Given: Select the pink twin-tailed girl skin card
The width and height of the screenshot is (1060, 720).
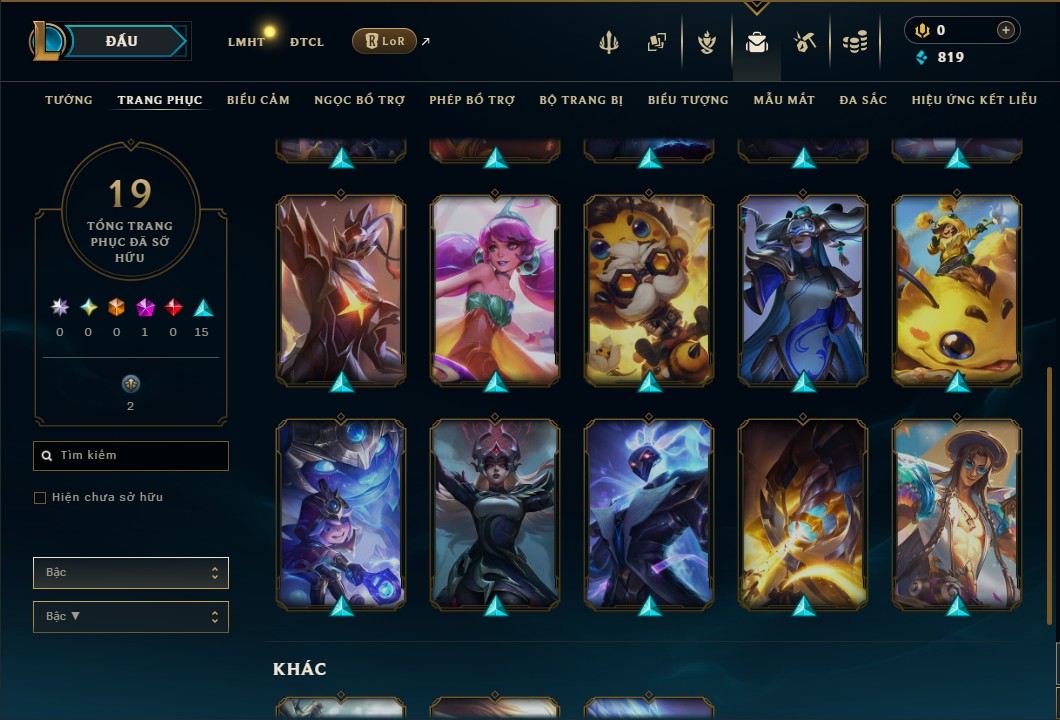Looking at the screenshot, I should pyautogui.click(x=495, y=289).
